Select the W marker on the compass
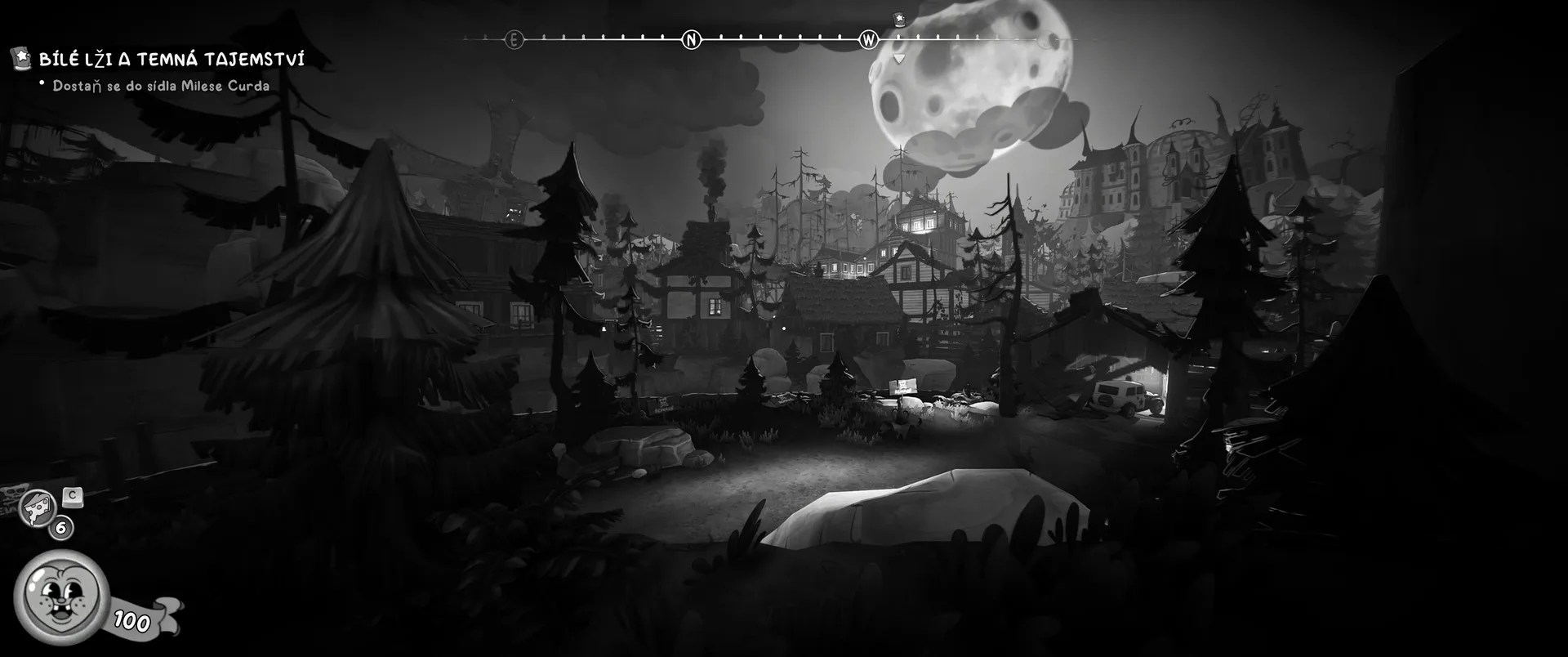 point(868,39)
